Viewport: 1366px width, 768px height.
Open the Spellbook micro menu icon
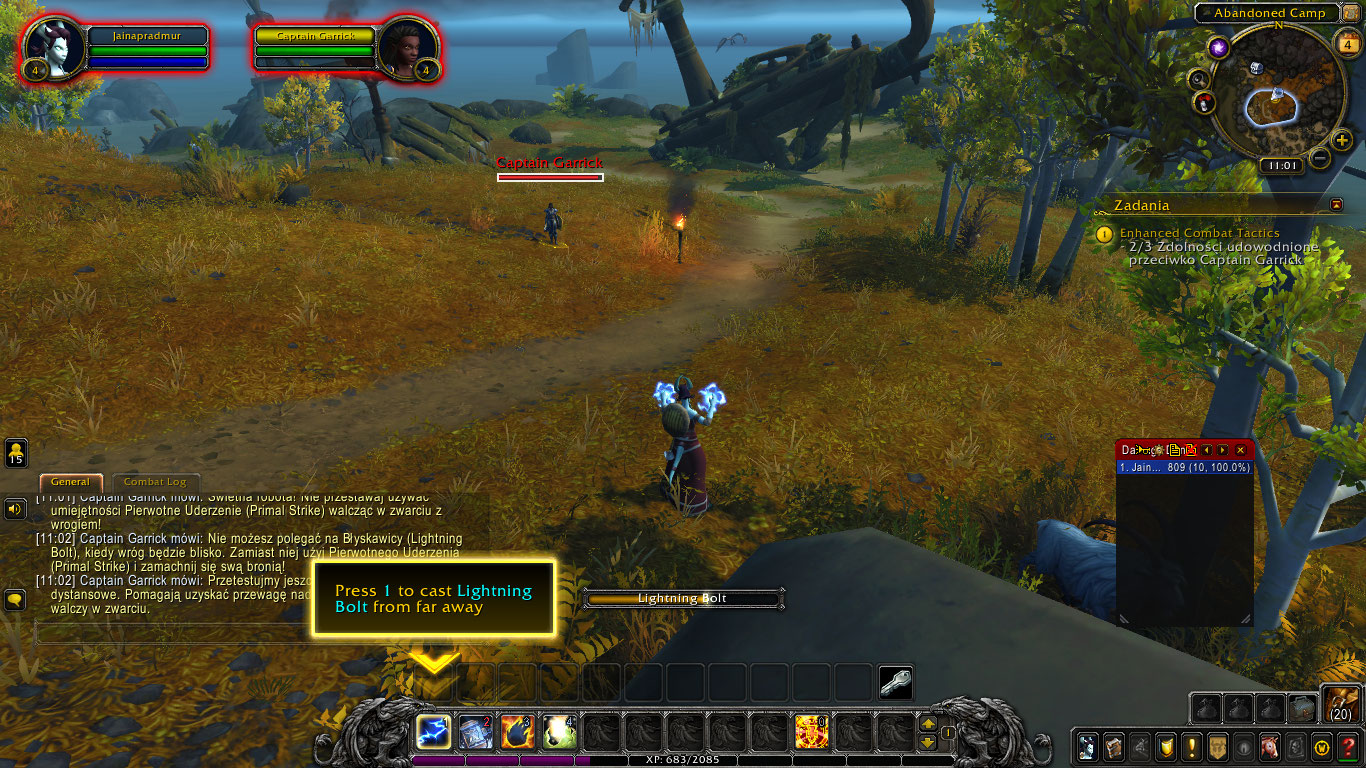[1112, 745]
